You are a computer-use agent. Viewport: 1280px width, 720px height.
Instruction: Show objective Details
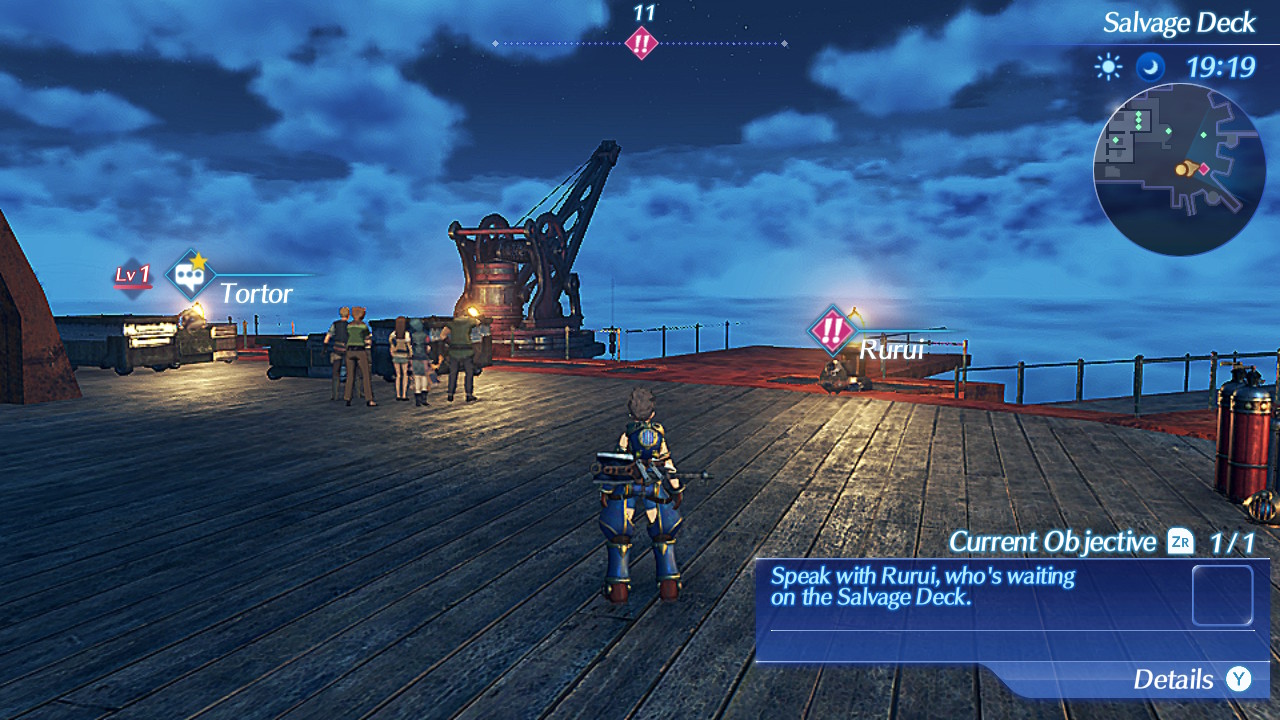point(1190,680)
